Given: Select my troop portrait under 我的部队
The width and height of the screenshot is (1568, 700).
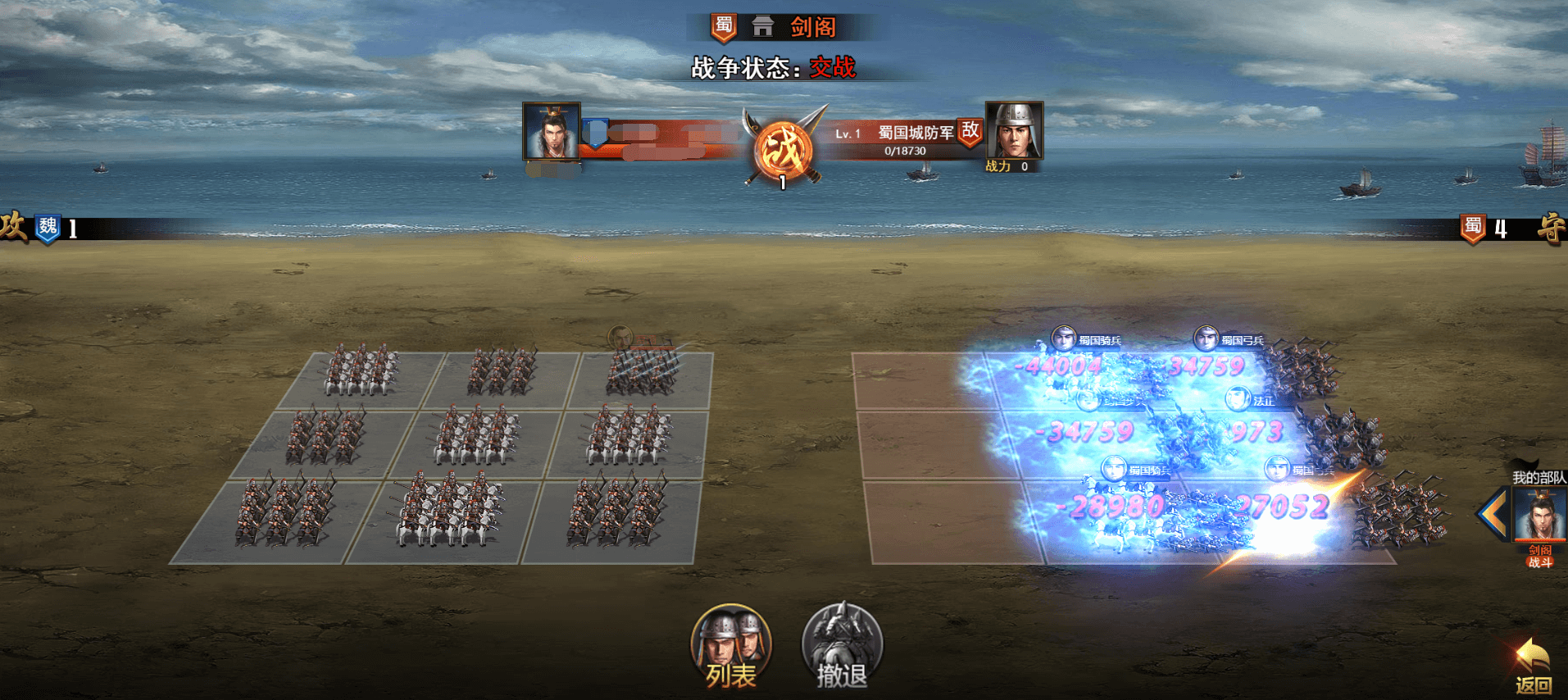Looking at the screenshot, I should click(x=1540, y=515).
